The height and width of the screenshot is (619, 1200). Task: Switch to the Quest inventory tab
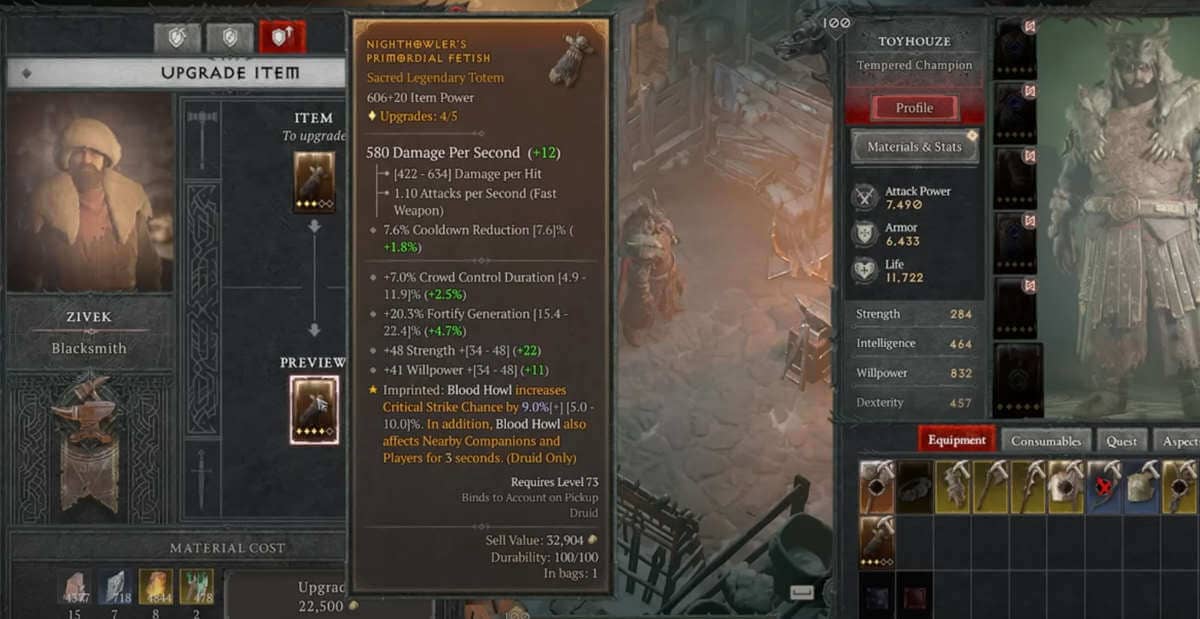pyautogui.click(x=1122, y=441)
